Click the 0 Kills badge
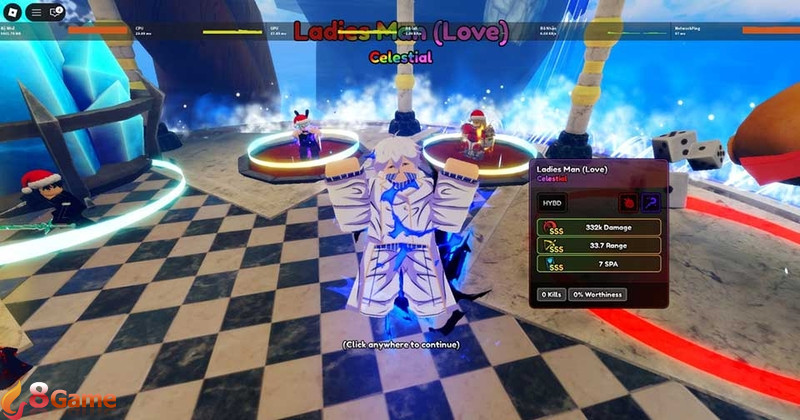 551,294
